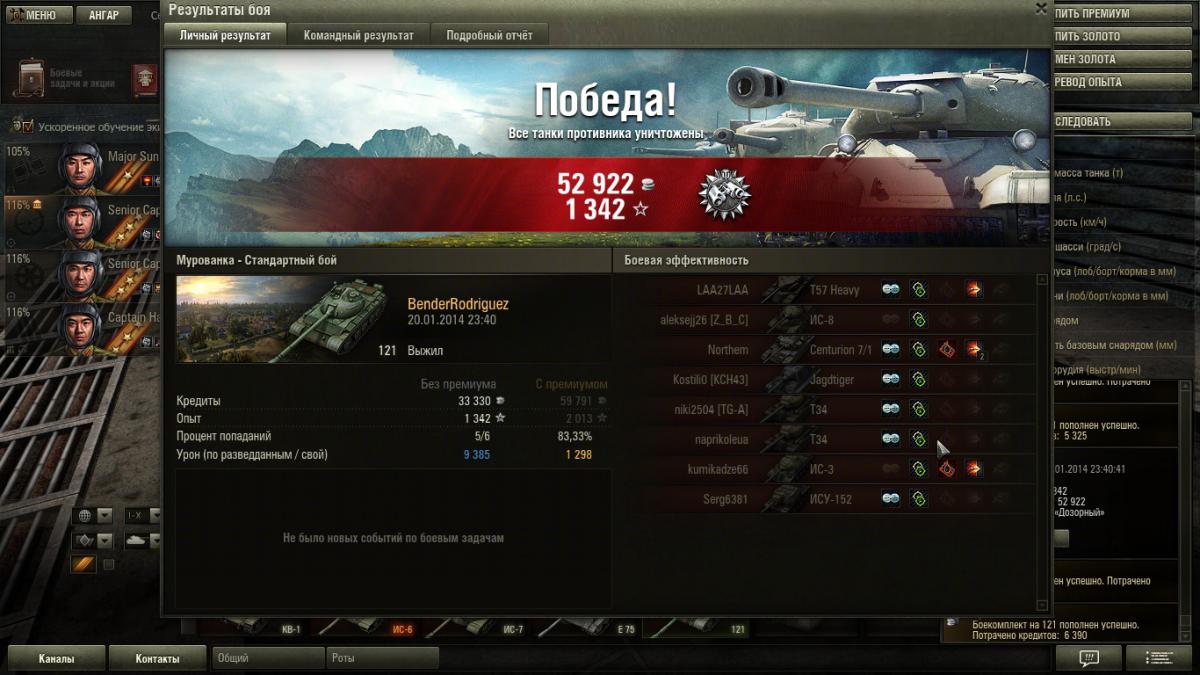Open the notification speech bubble button
This screenshot has width=1200, height=675.
click(x=1089, y=658)
